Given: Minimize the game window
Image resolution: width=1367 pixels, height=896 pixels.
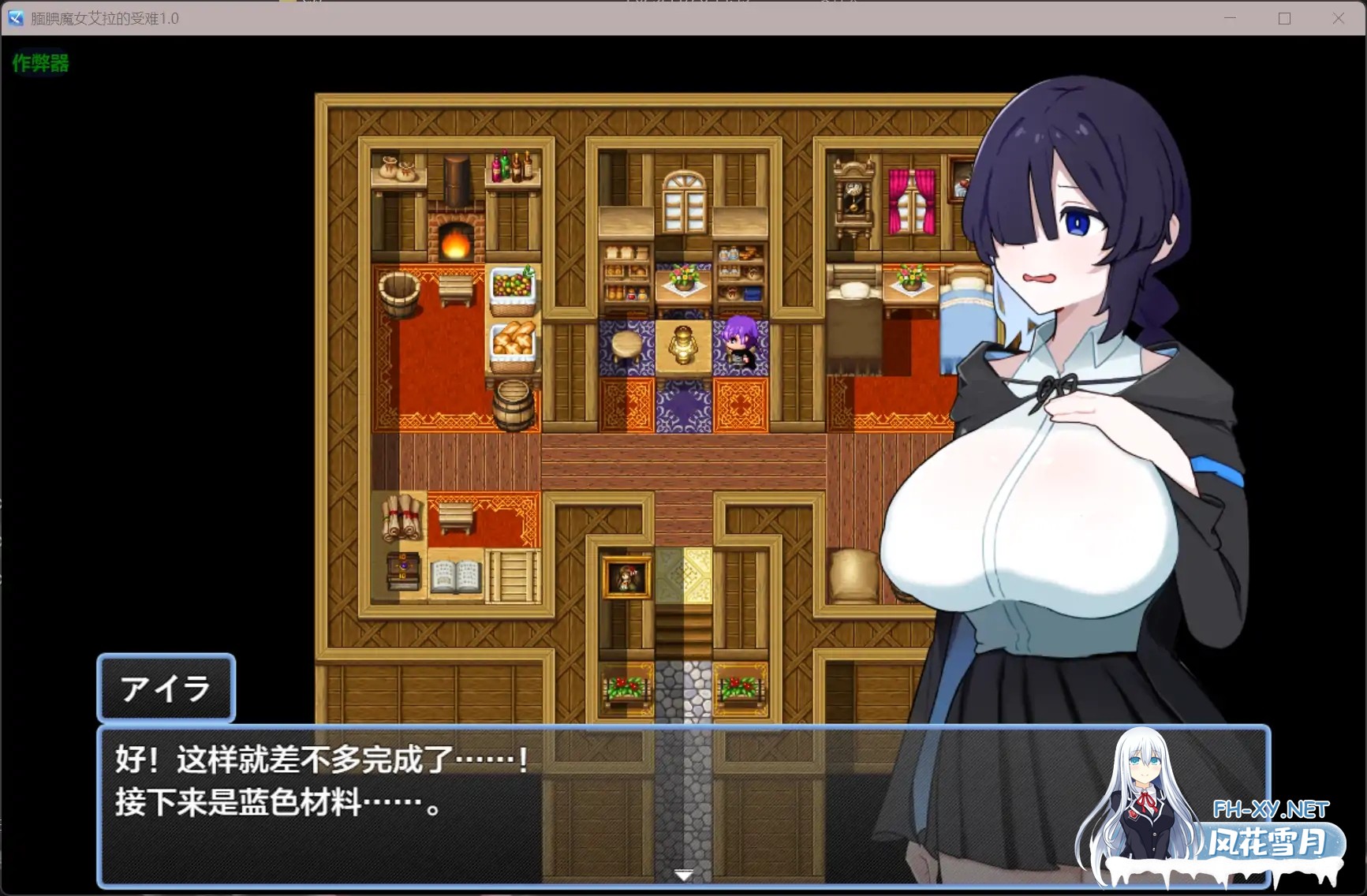Looking at the screenshot, I should 1230,18.
